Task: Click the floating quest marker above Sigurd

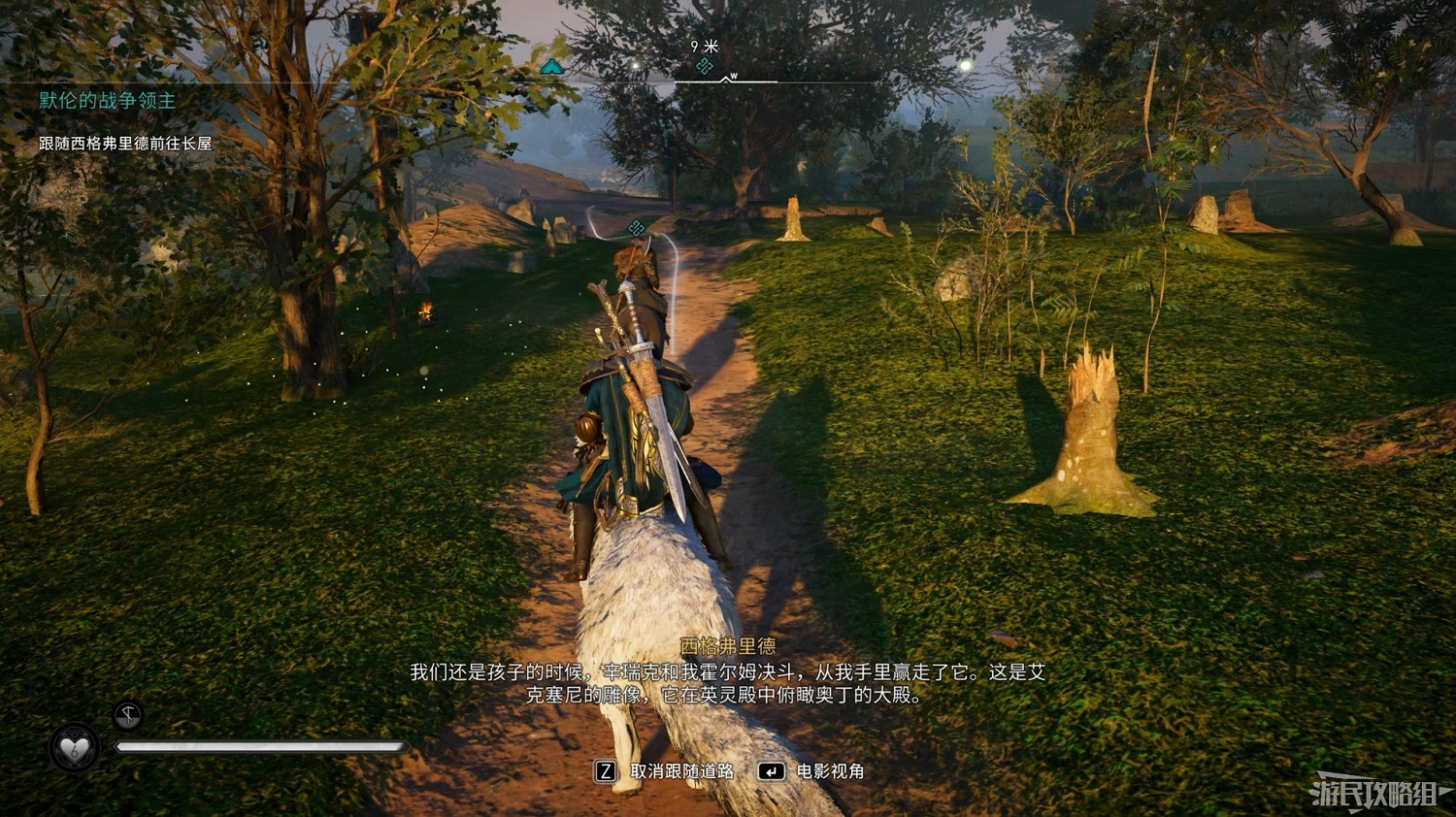Action: 636,230
